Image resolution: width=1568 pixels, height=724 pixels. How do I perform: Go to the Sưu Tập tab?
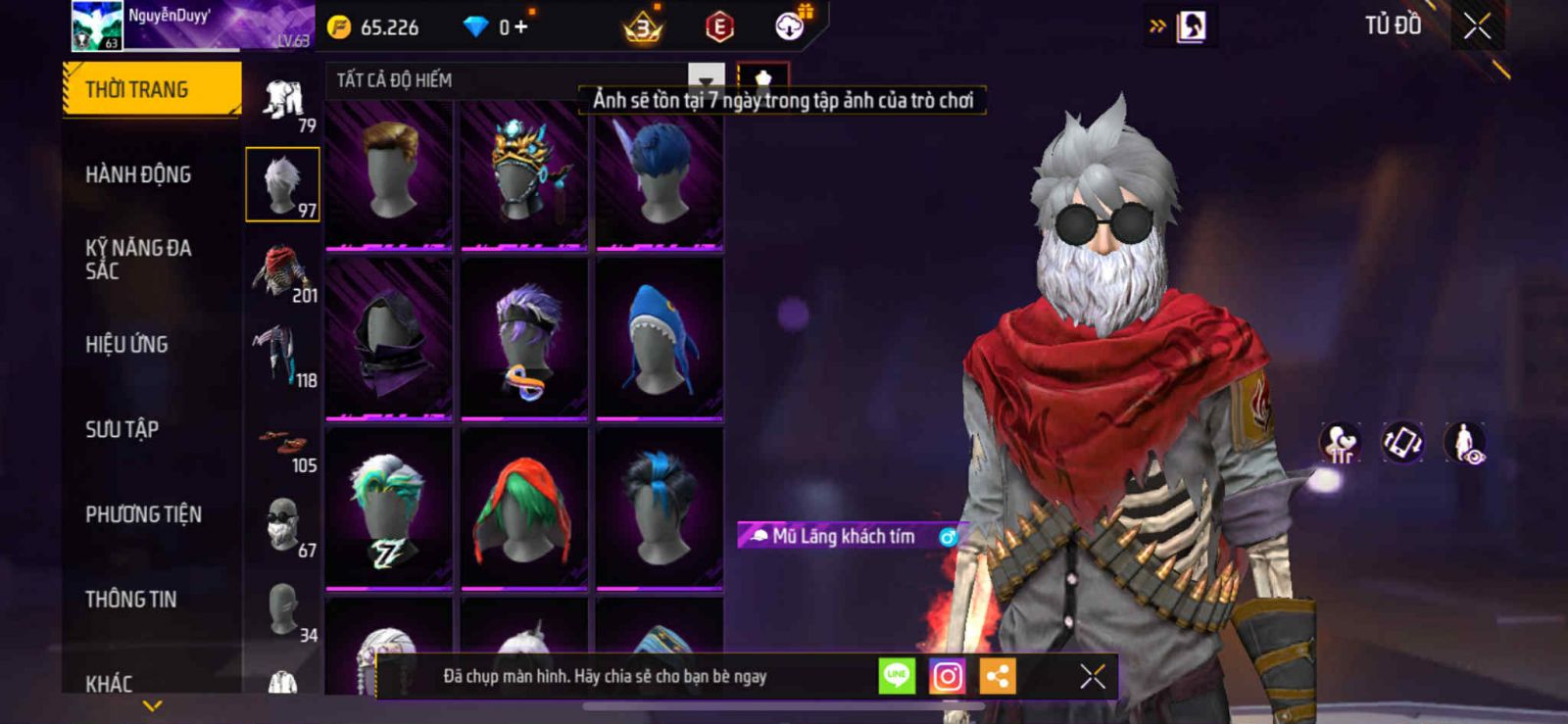coord(122,429)
